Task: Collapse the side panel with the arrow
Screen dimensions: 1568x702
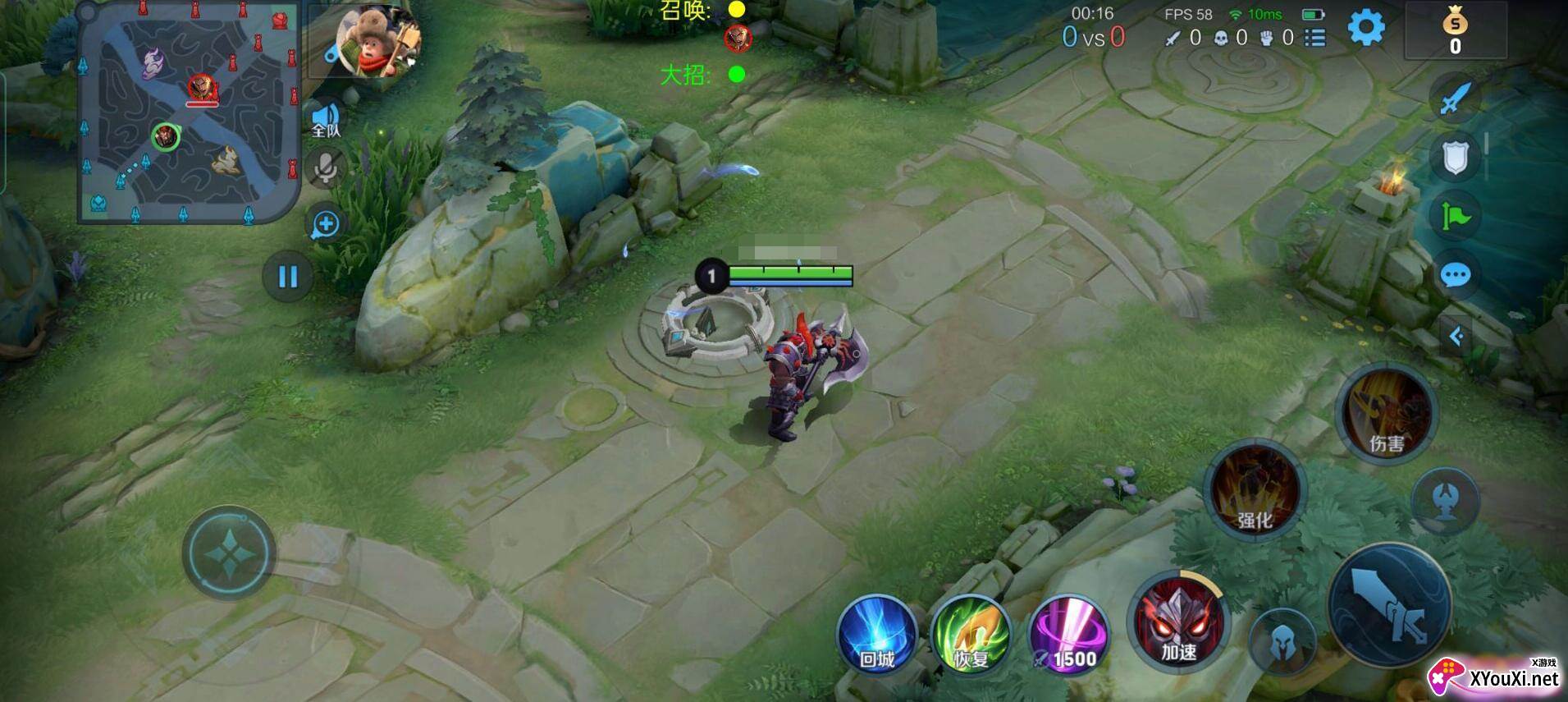Action: click(x=1456, y=336)
